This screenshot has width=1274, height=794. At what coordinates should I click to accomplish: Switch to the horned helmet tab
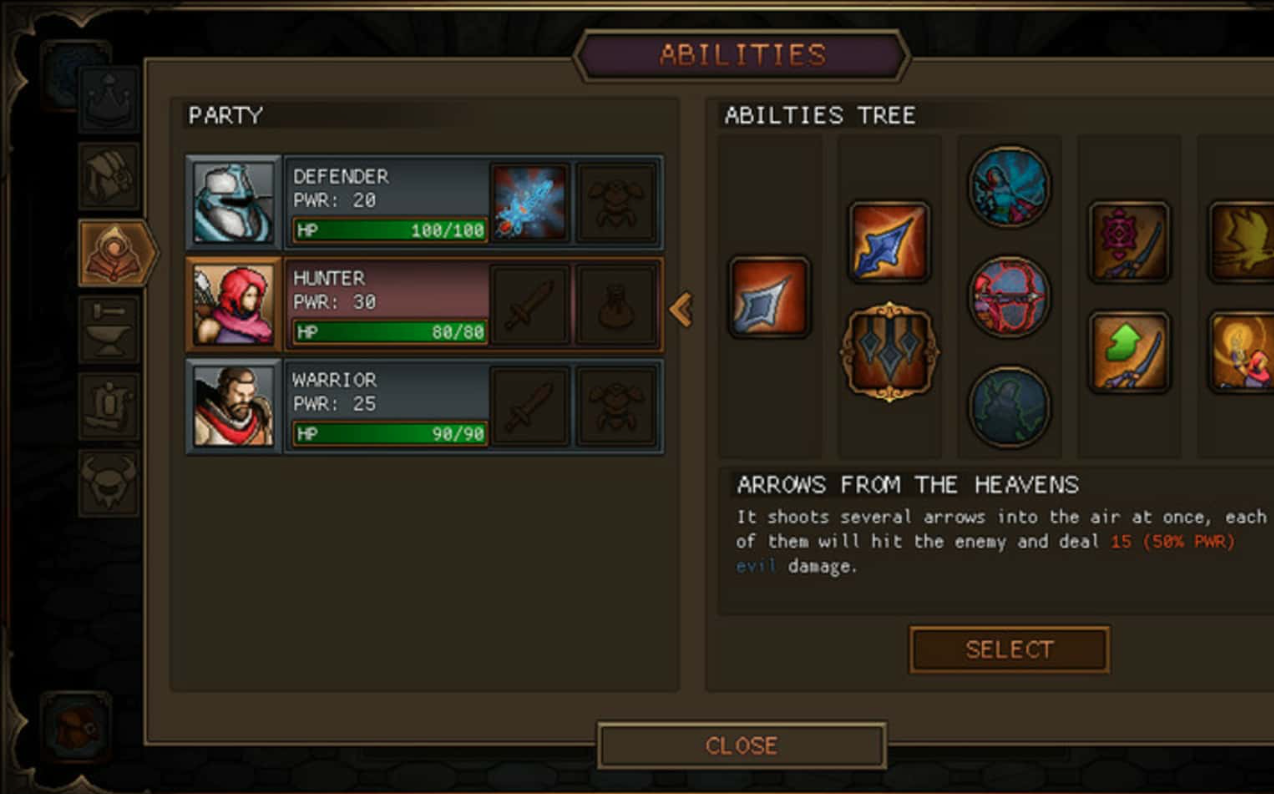[109, 482]
